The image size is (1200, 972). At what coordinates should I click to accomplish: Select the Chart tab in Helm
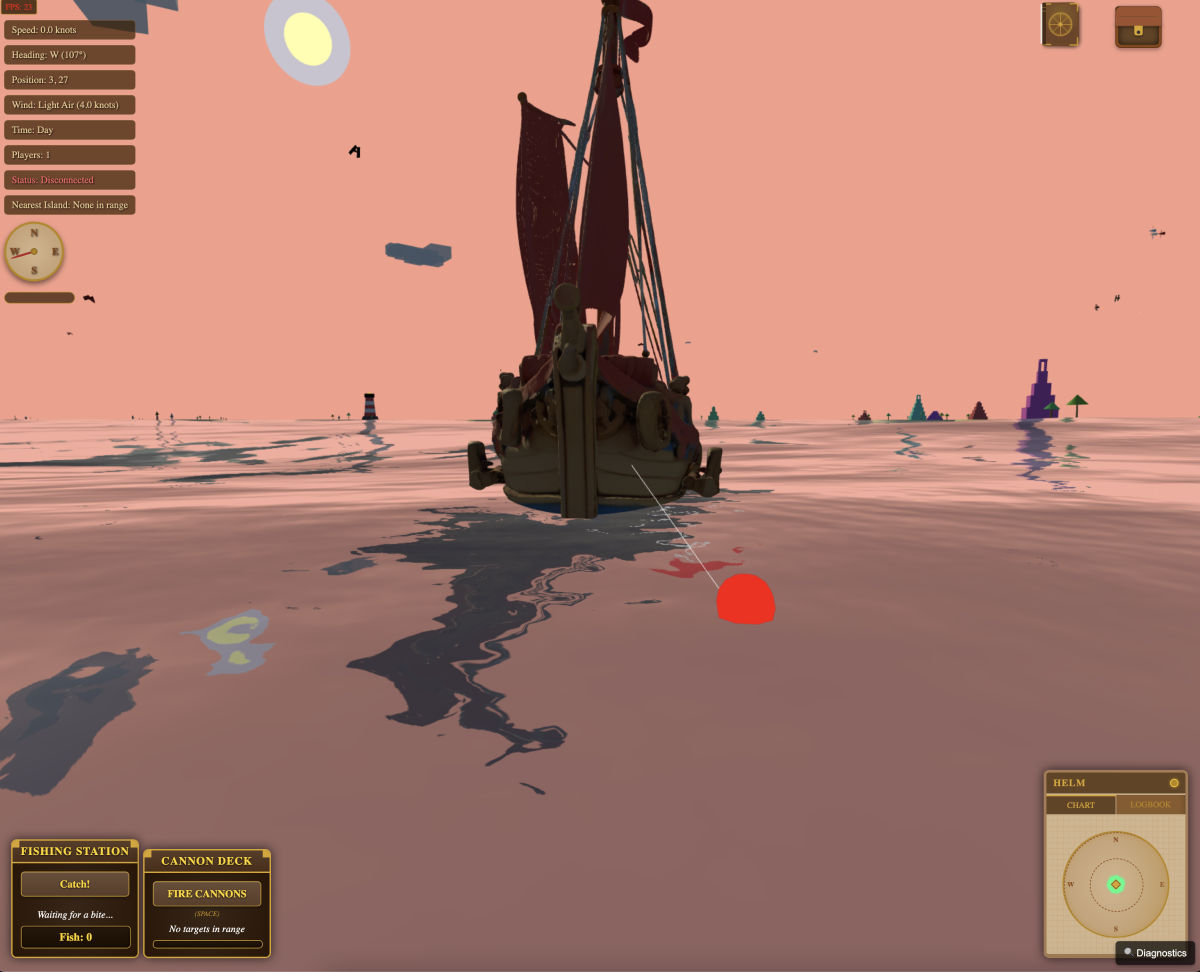[x=1081, y=805]
